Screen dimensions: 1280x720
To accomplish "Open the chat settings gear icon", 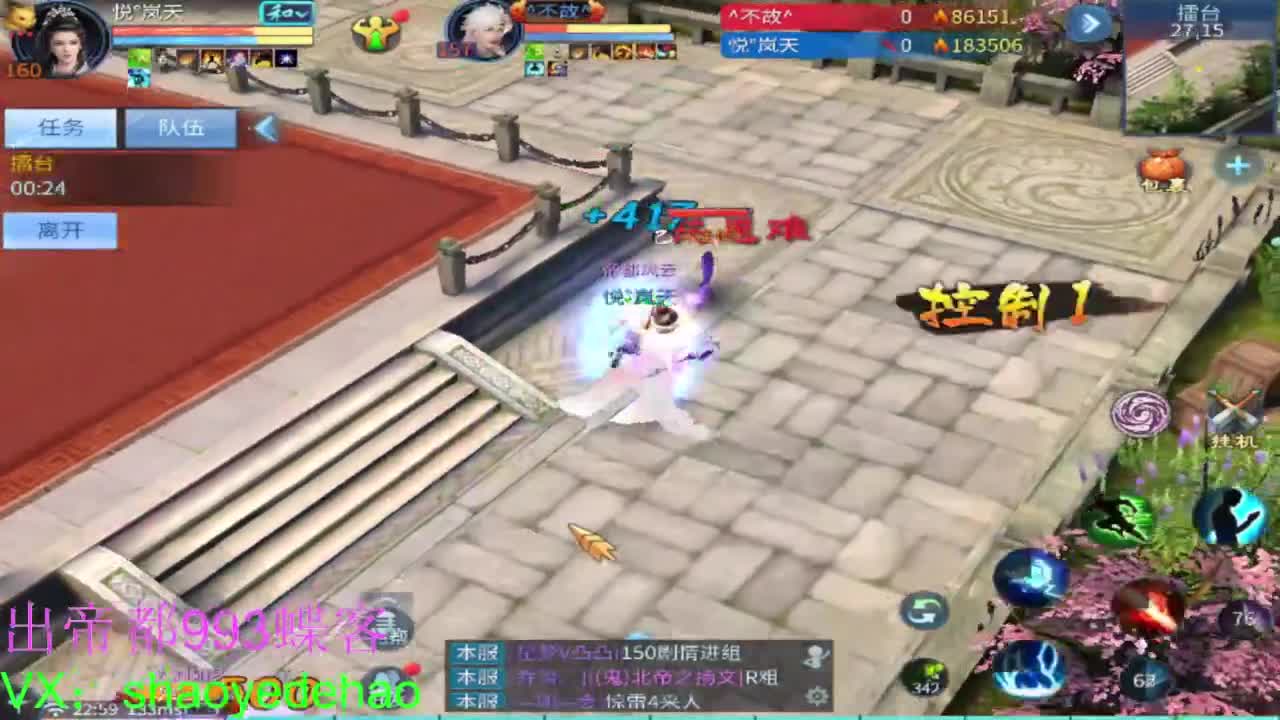I will [x=817, y=697].
